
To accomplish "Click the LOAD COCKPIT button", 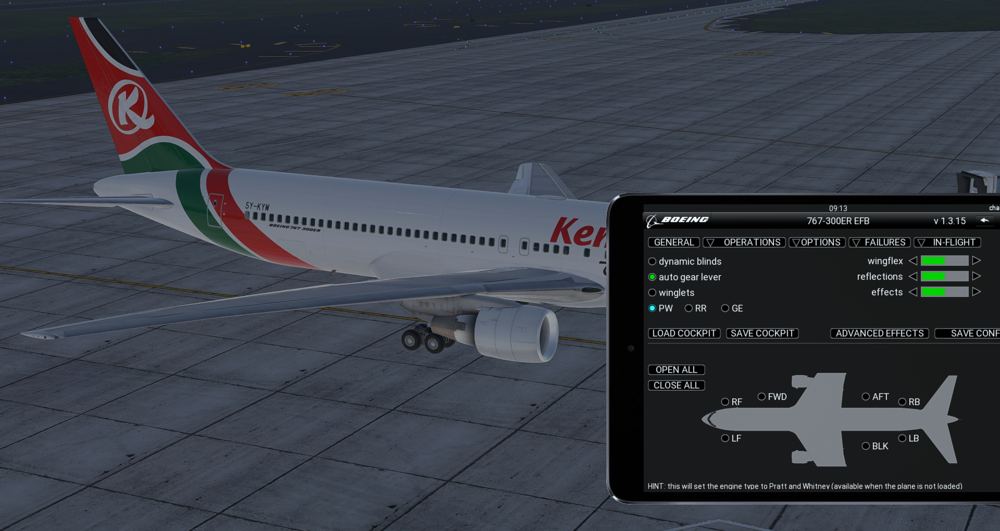I will (684, 333).
